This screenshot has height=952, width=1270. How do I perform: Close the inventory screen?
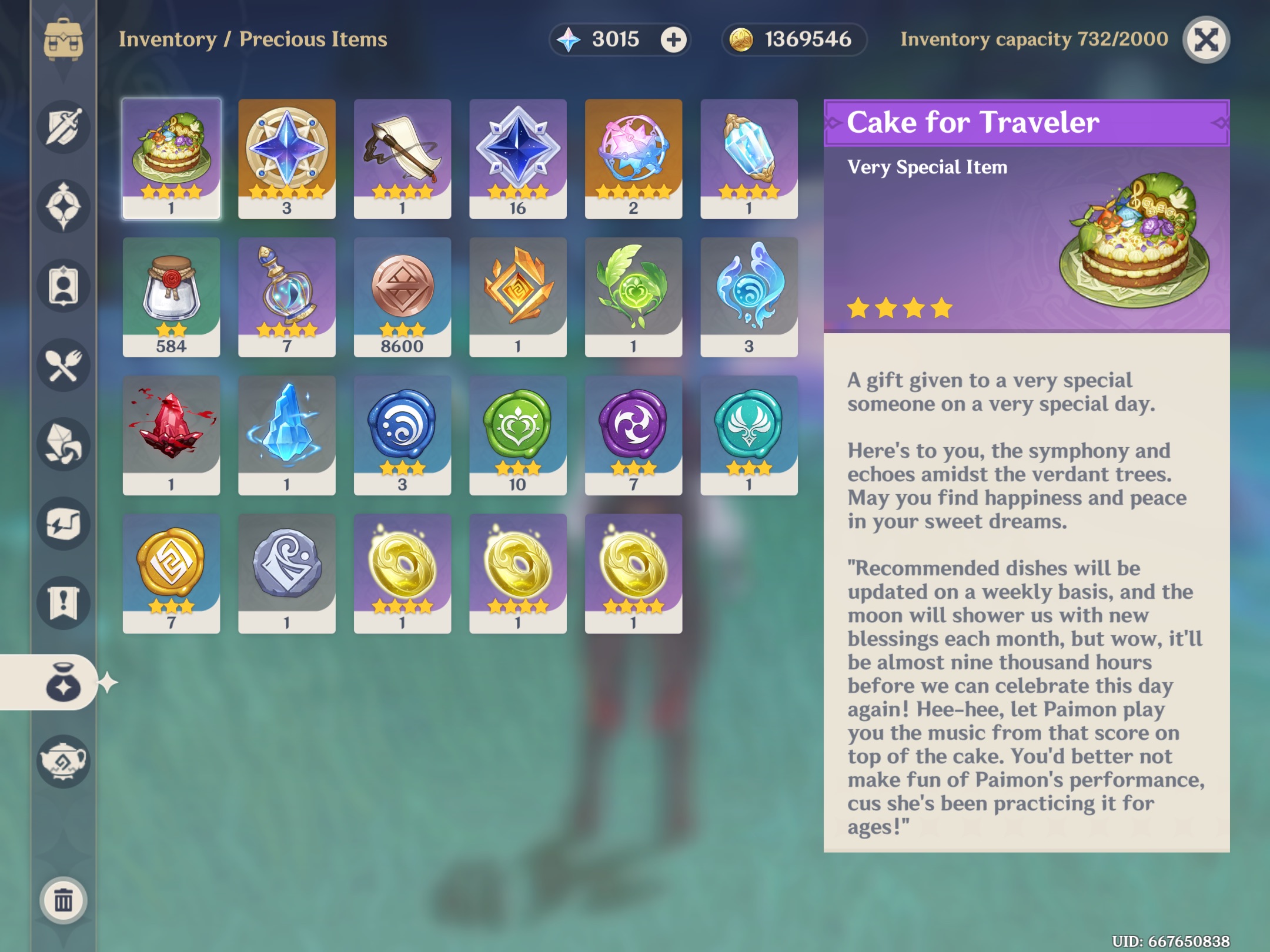pos(1206,39)
